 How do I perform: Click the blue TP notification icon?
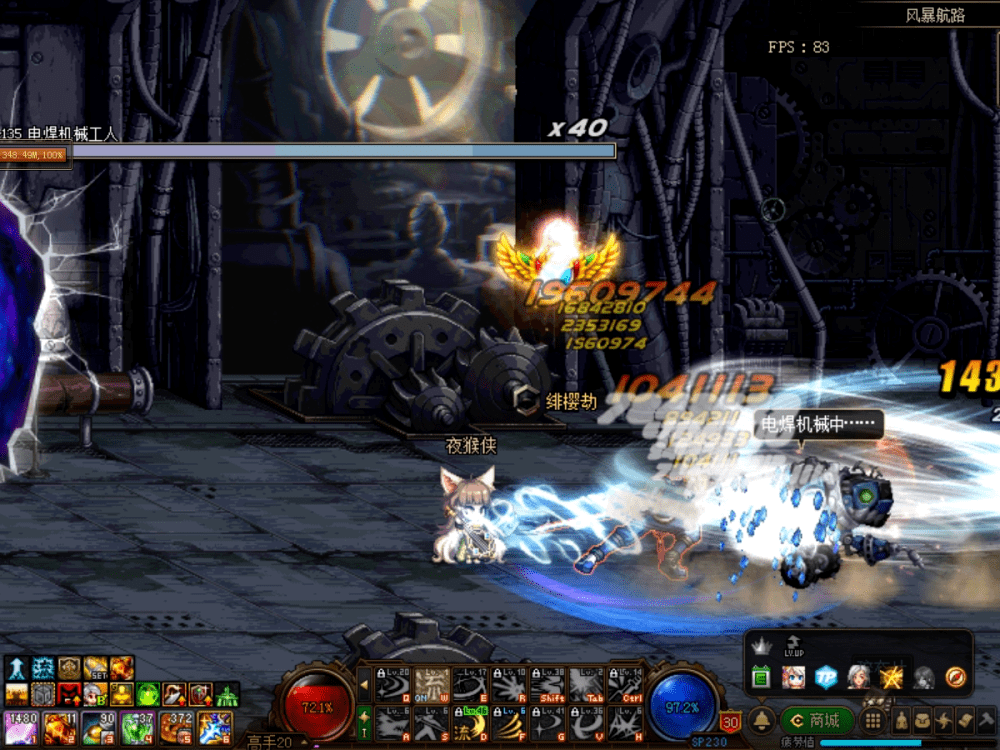coord(825,677)
